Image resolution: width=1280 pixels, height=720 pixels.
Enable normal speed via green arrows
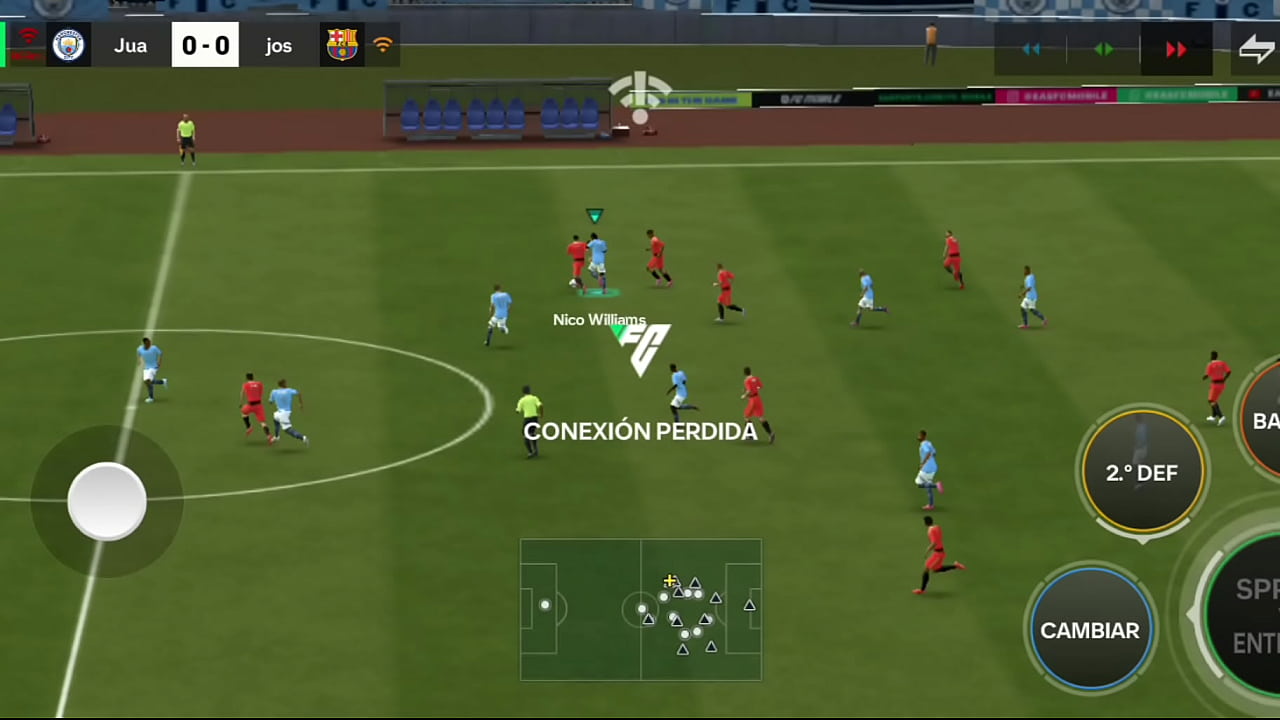click(1103, 49)
